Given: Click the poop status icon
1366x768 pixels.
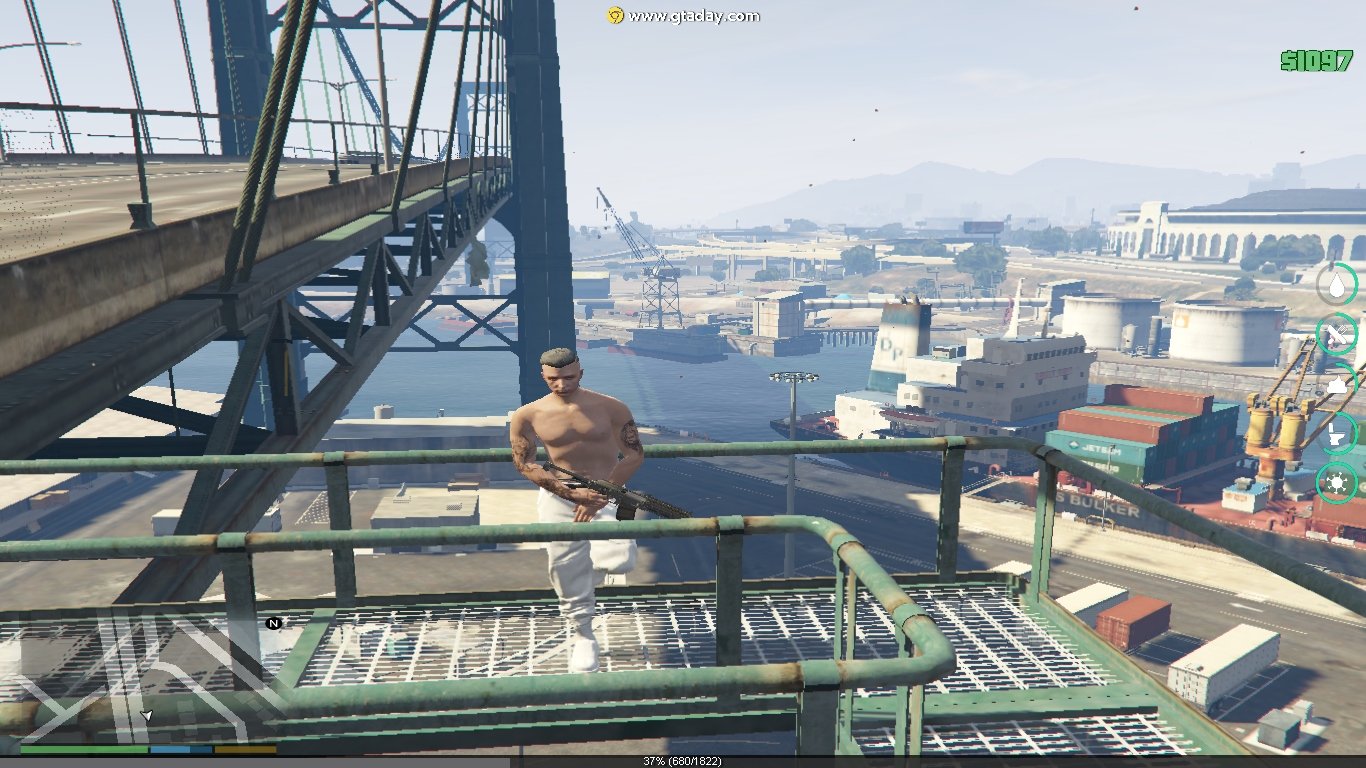Looking at the screenshot, I should click(x=1337, y=384).
